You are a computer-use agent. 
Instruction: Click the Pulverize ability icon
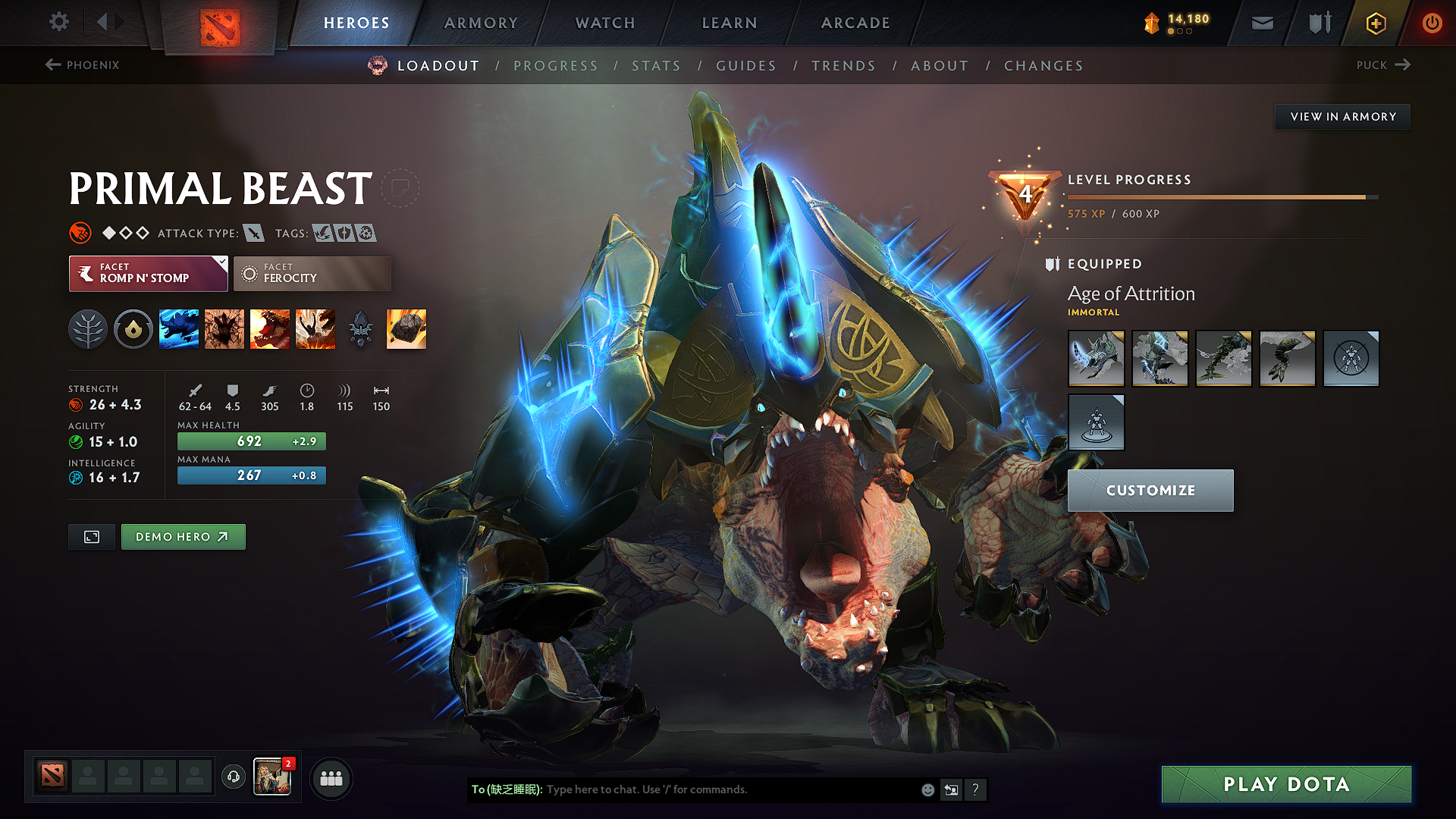315,328
